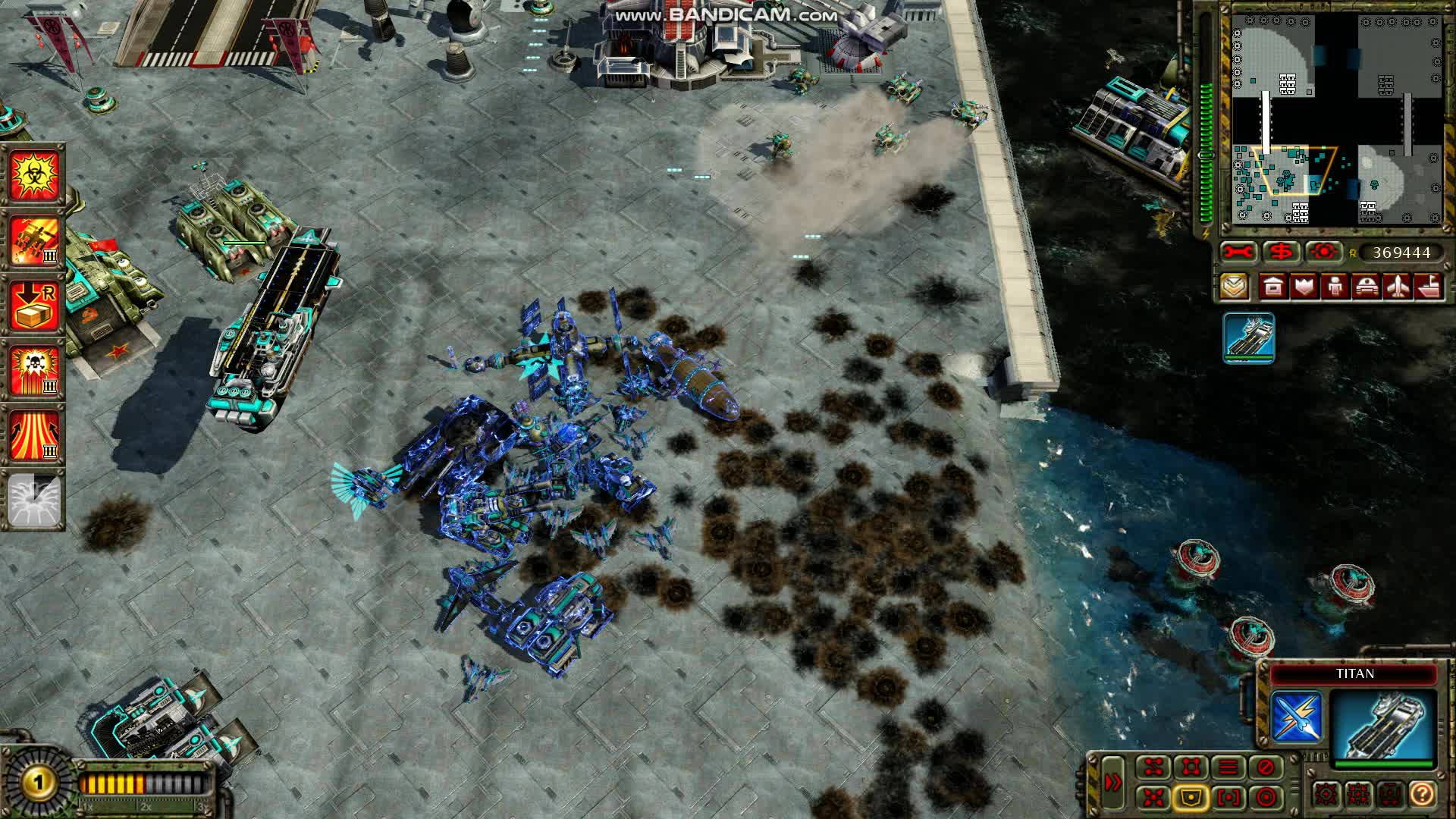Open the Defenses build tab
Screen dimensions: 1456x819
[1304, 288]
